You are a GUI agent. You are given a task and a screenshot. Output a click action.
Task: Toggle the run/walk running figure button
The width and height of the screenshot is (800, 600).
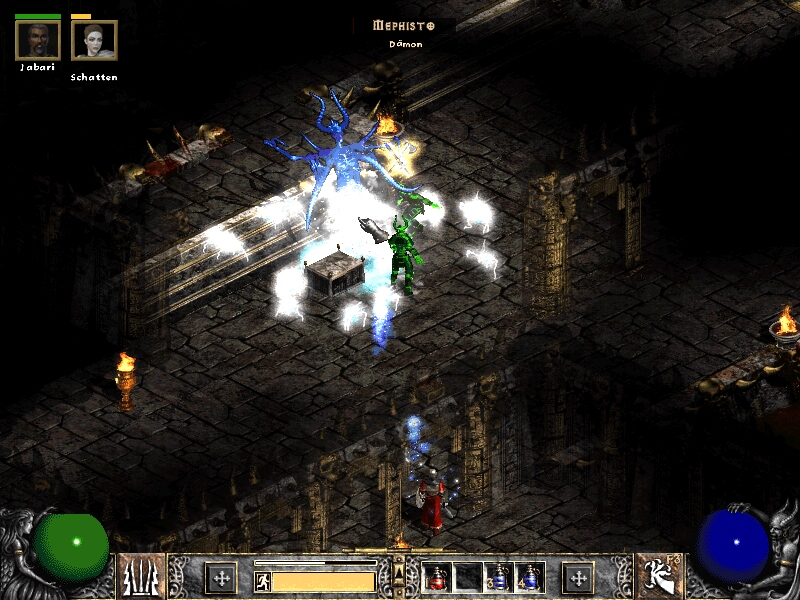264,581
